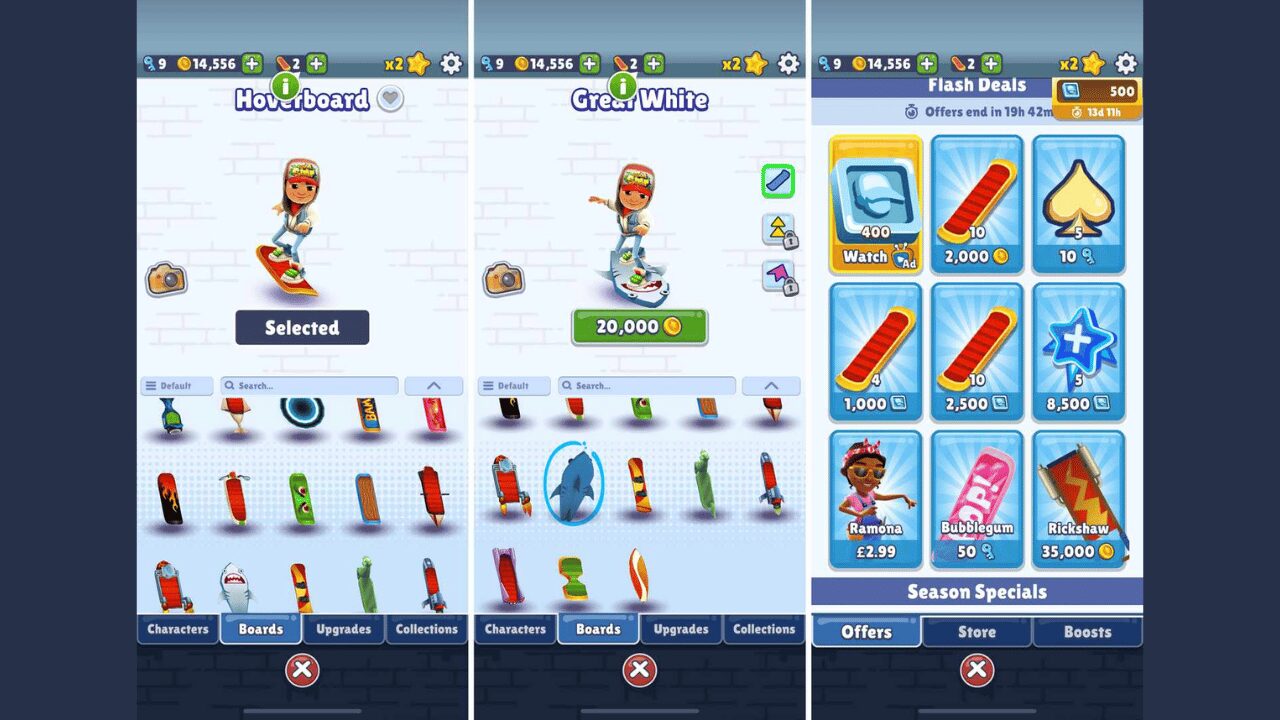
Task: Choose the Ramona £2.99 deal
Action: (876, 499)
